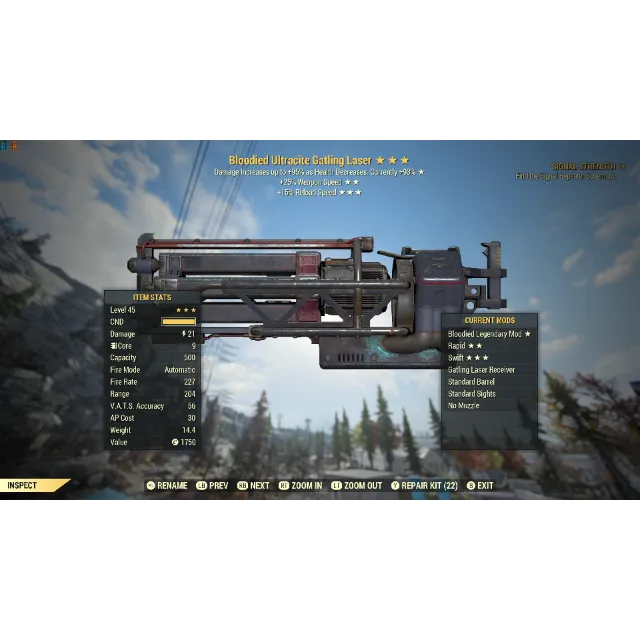Exit the inspect screen
Screen dimensions: 640x640
point(480,486)
